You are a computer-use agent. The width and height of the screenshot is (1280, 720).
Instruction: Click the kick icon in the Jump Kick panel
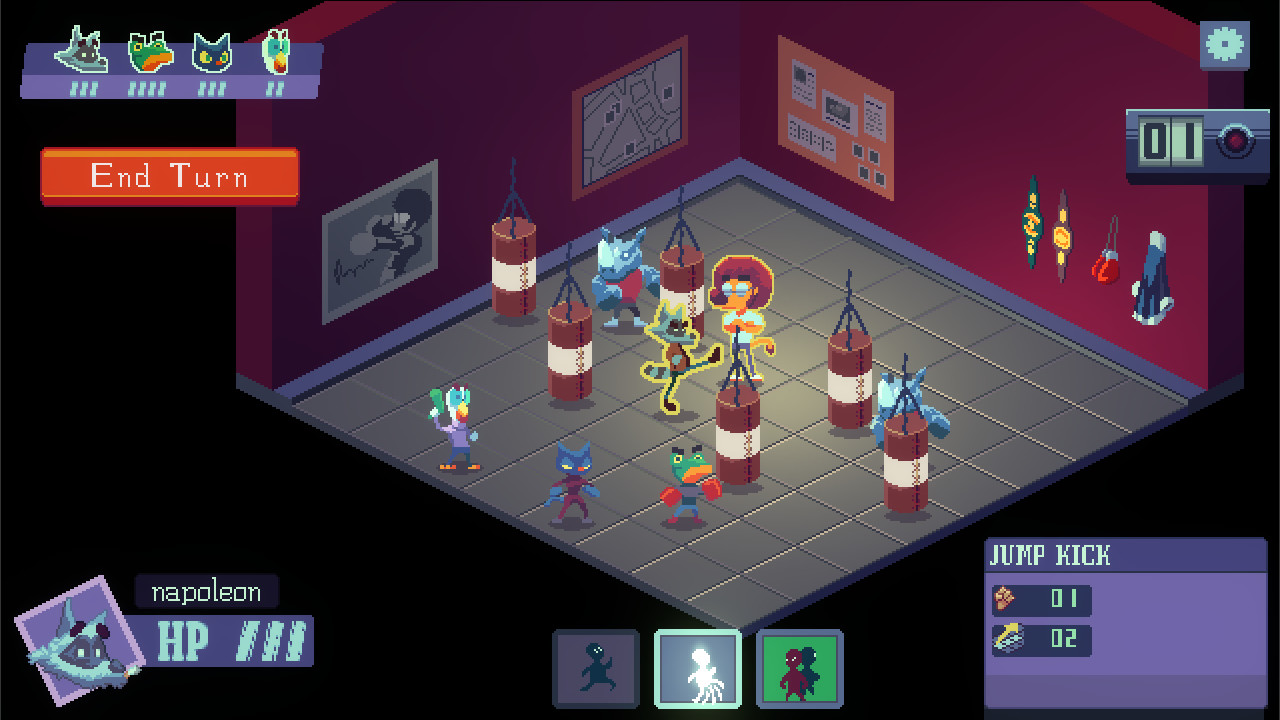(1005, 641)
